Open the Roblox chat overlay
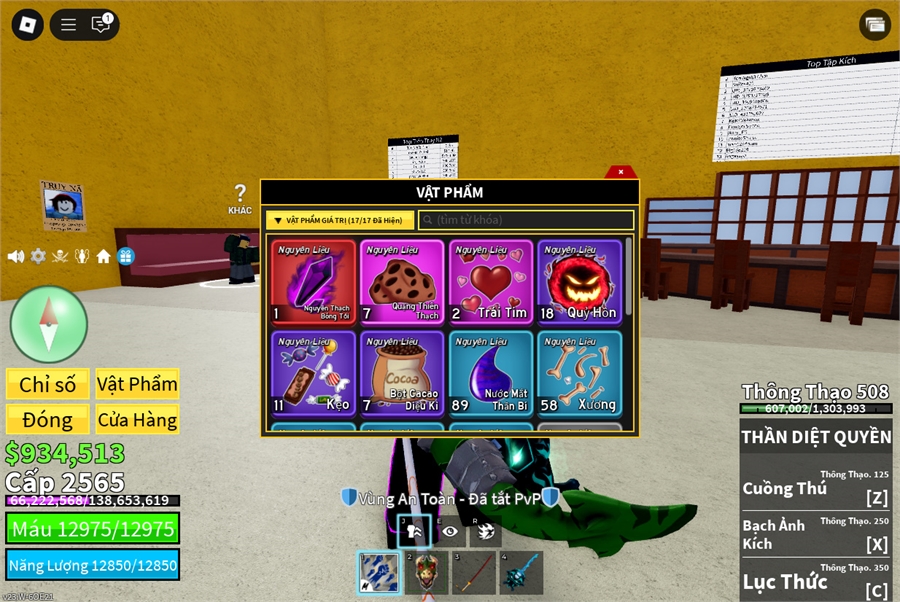900x602 pixels. (101, 25)
